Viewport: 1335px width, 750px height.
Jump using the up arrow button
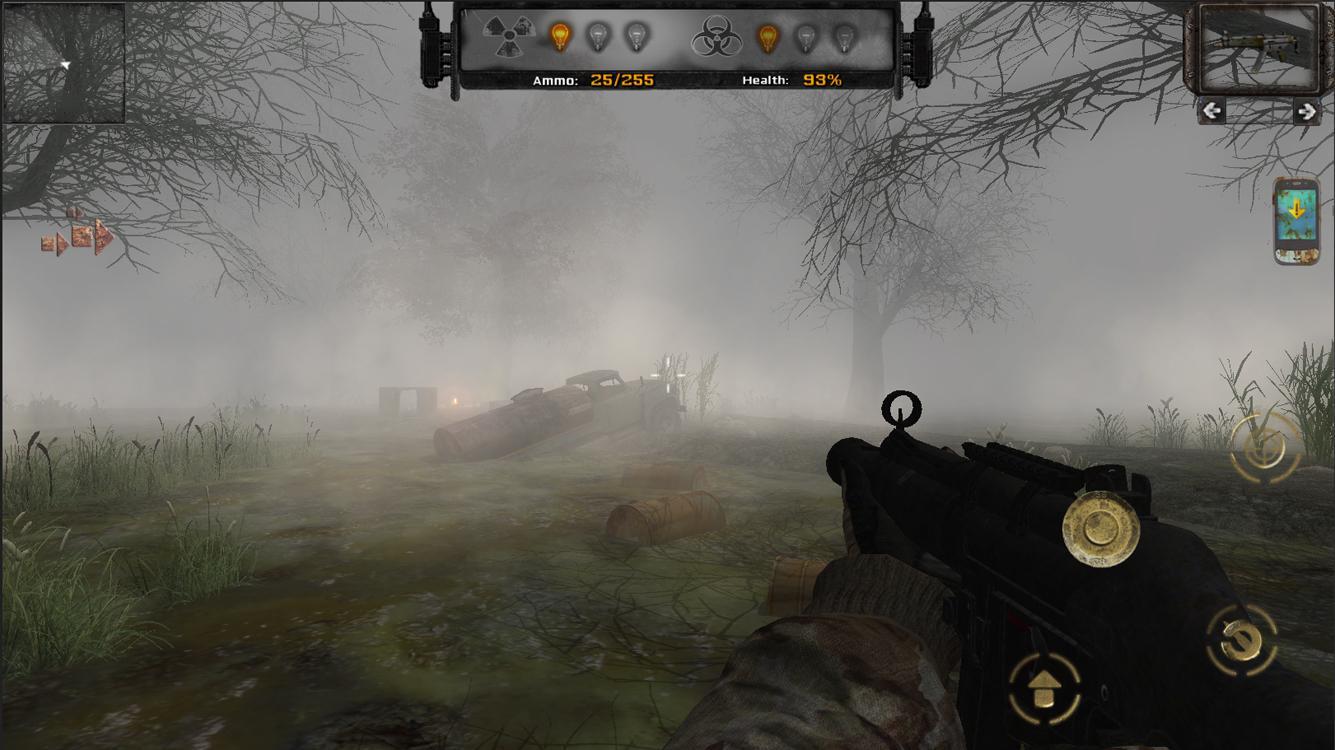point(1044,687)
